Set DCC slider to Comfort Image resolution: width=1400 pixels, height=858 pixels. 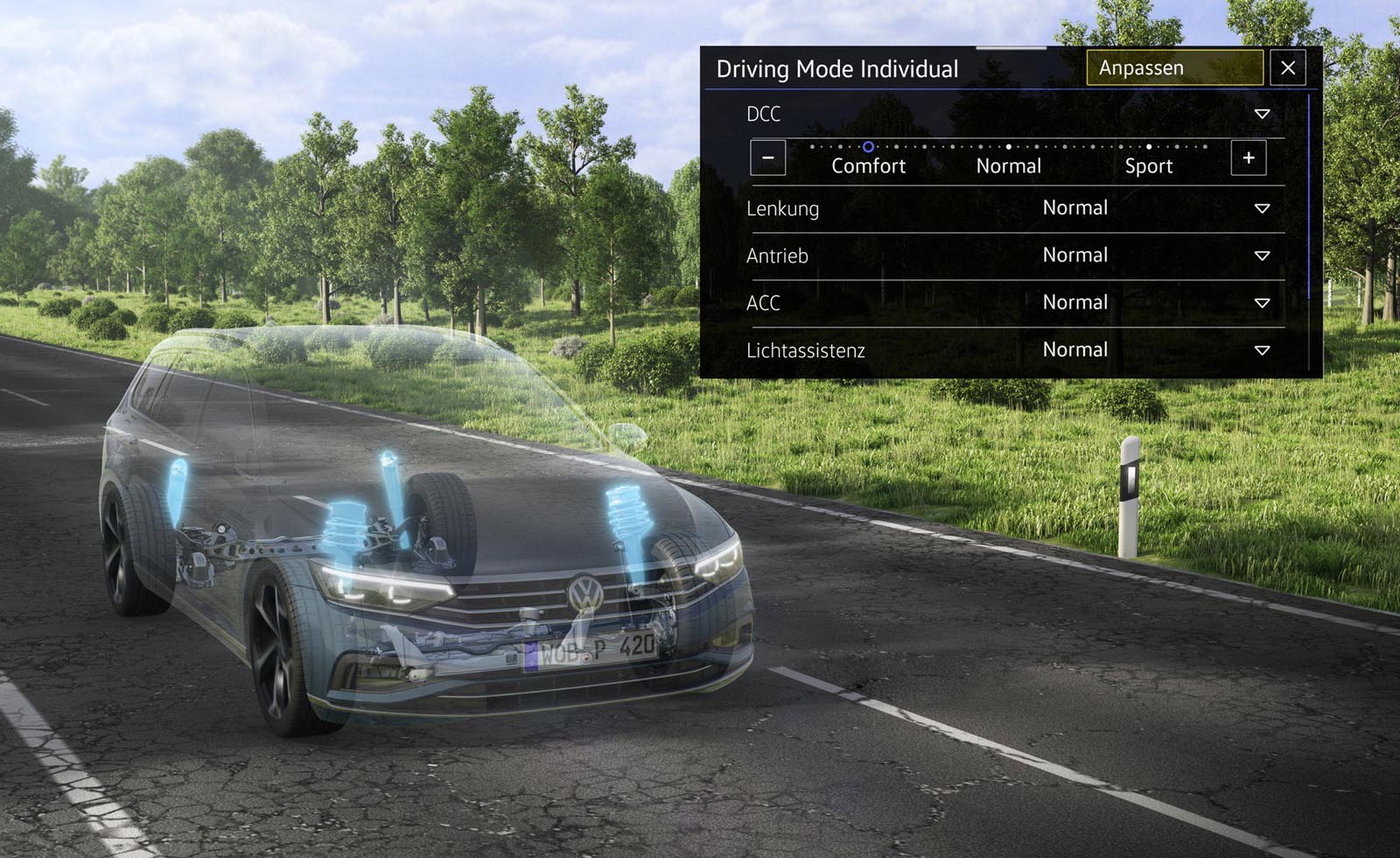pyautogui.click(x=868, y=148)
